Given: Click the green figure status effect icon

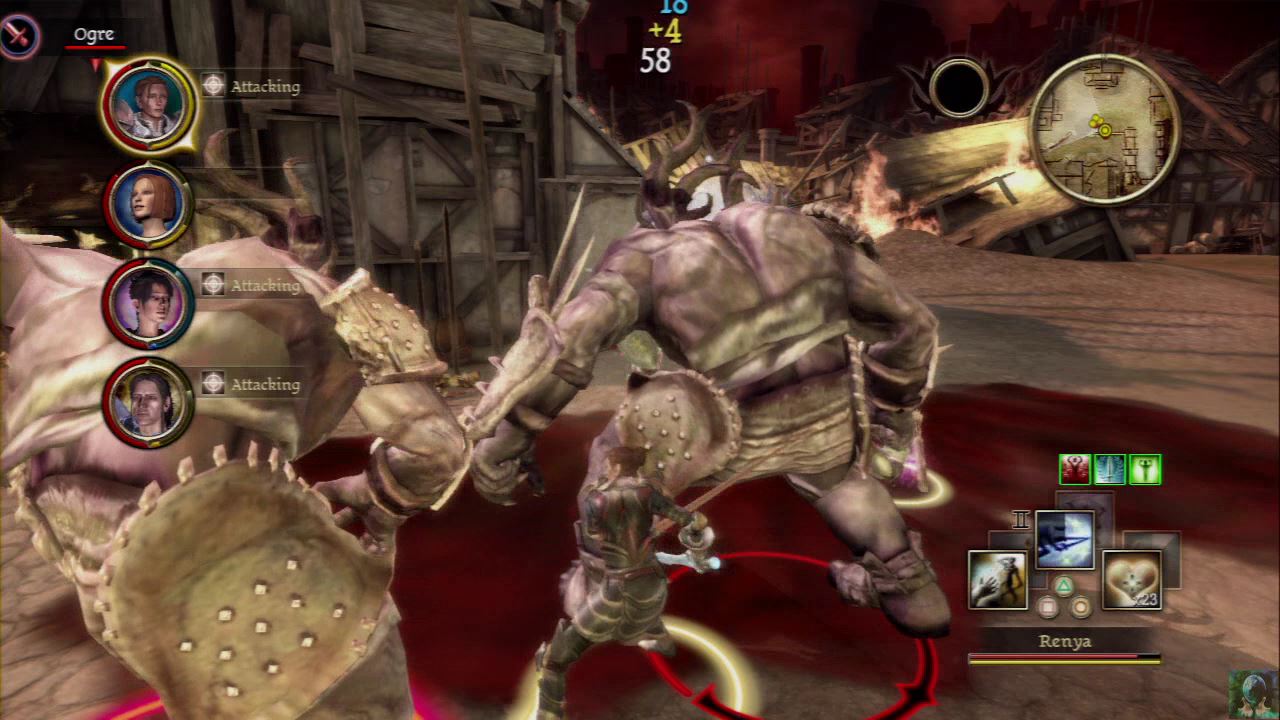Looking at the screenshot, I should pos(1145,469).
